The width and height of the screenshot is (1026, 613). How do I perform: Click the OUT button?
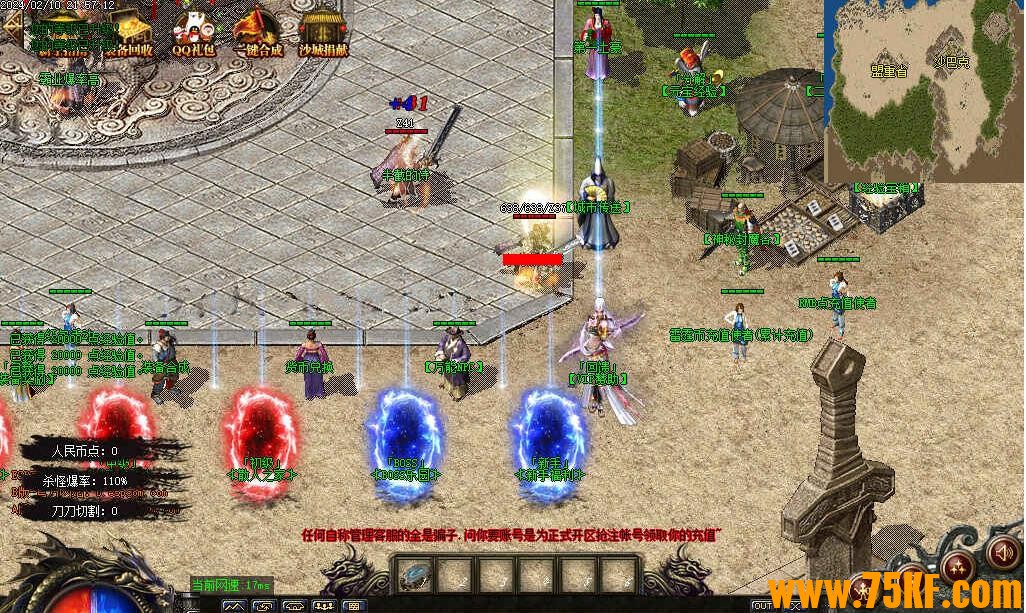(762, 606)
